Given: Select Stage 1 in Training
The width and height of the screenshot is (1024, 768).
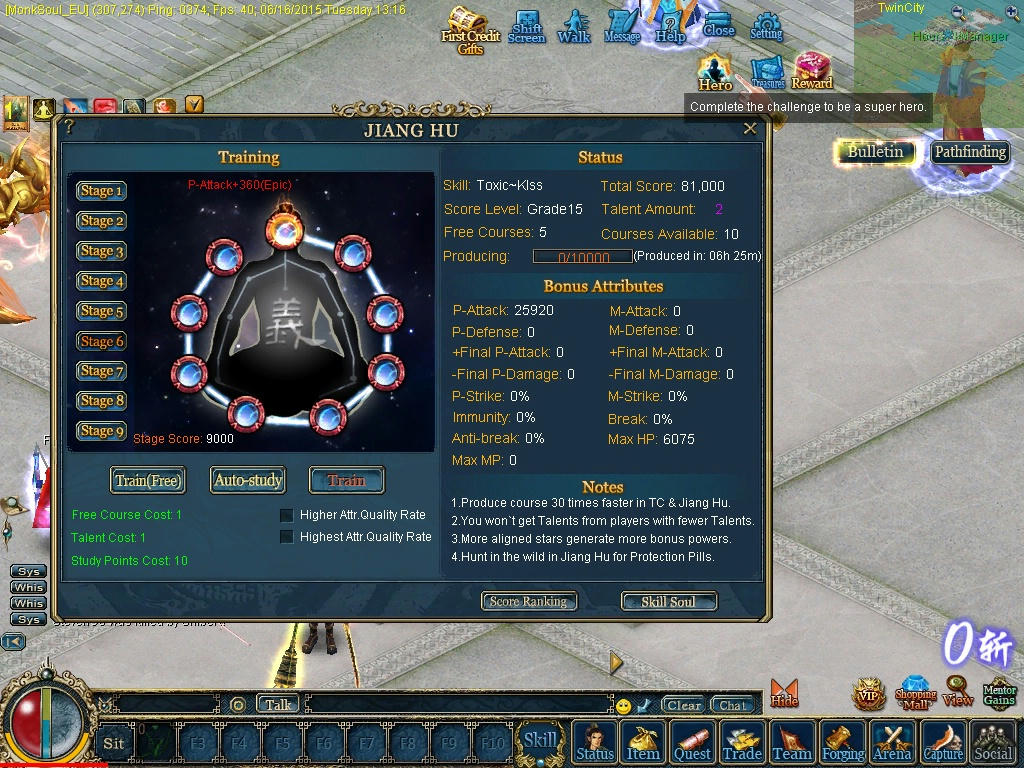Looking at the screenshot, I should pyautogui.click(x=101, y=191).
